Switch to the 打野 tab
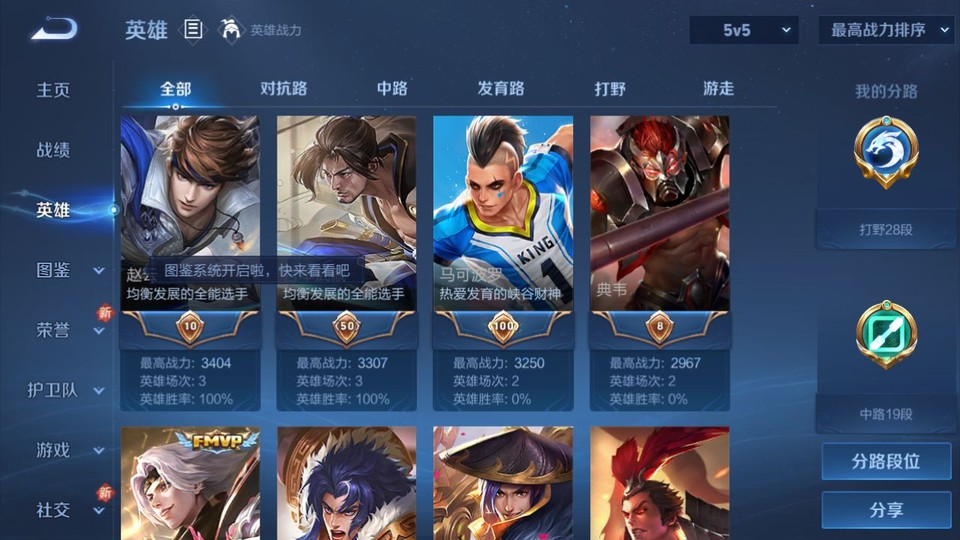Viewport: 960px width, 540px height. pyautogui.click(x=610, y=89)
